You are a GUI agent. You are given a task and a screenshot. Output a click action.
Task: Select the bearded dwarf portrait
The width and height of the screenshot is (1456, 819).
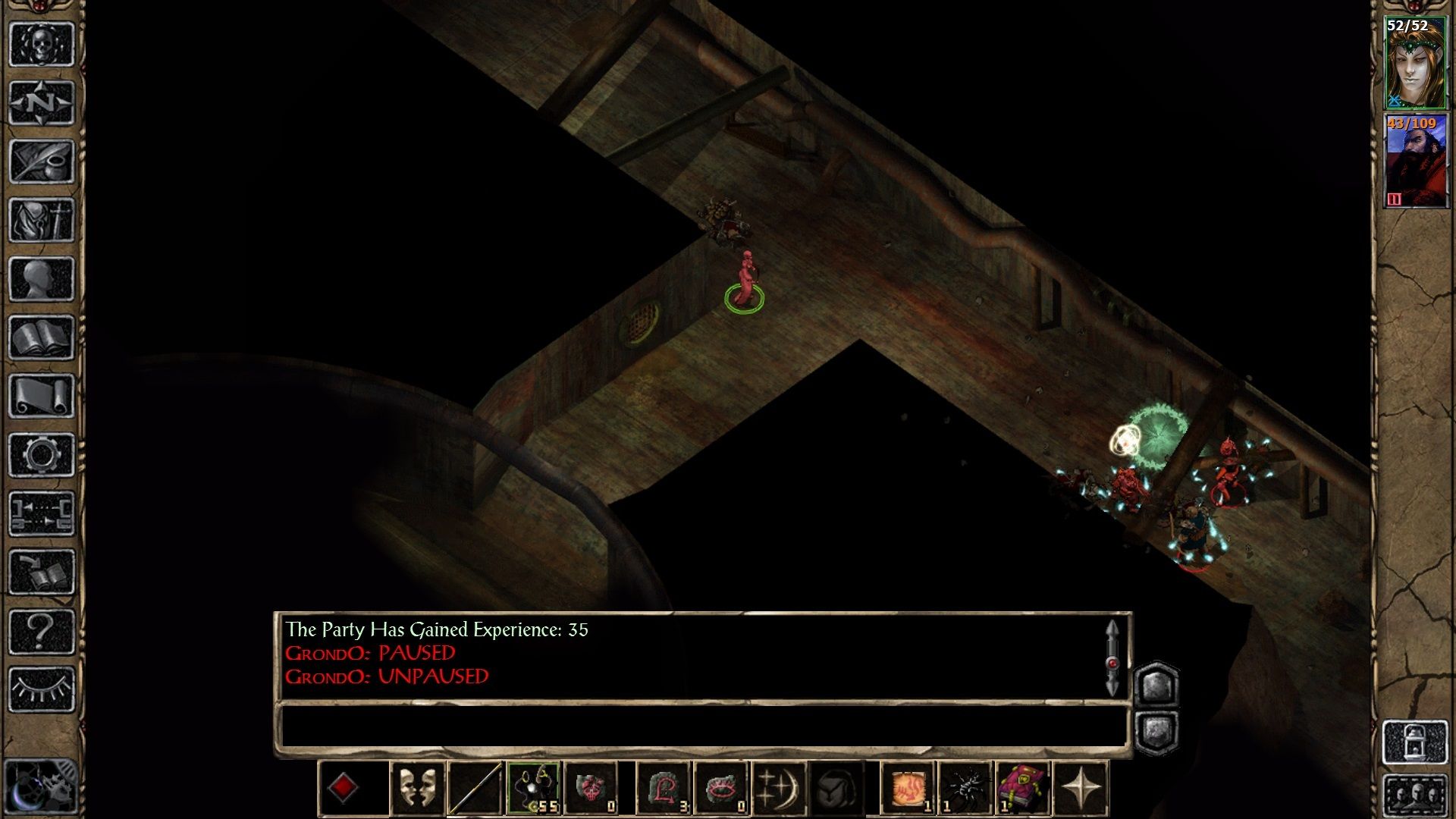tap(1415, 161)
